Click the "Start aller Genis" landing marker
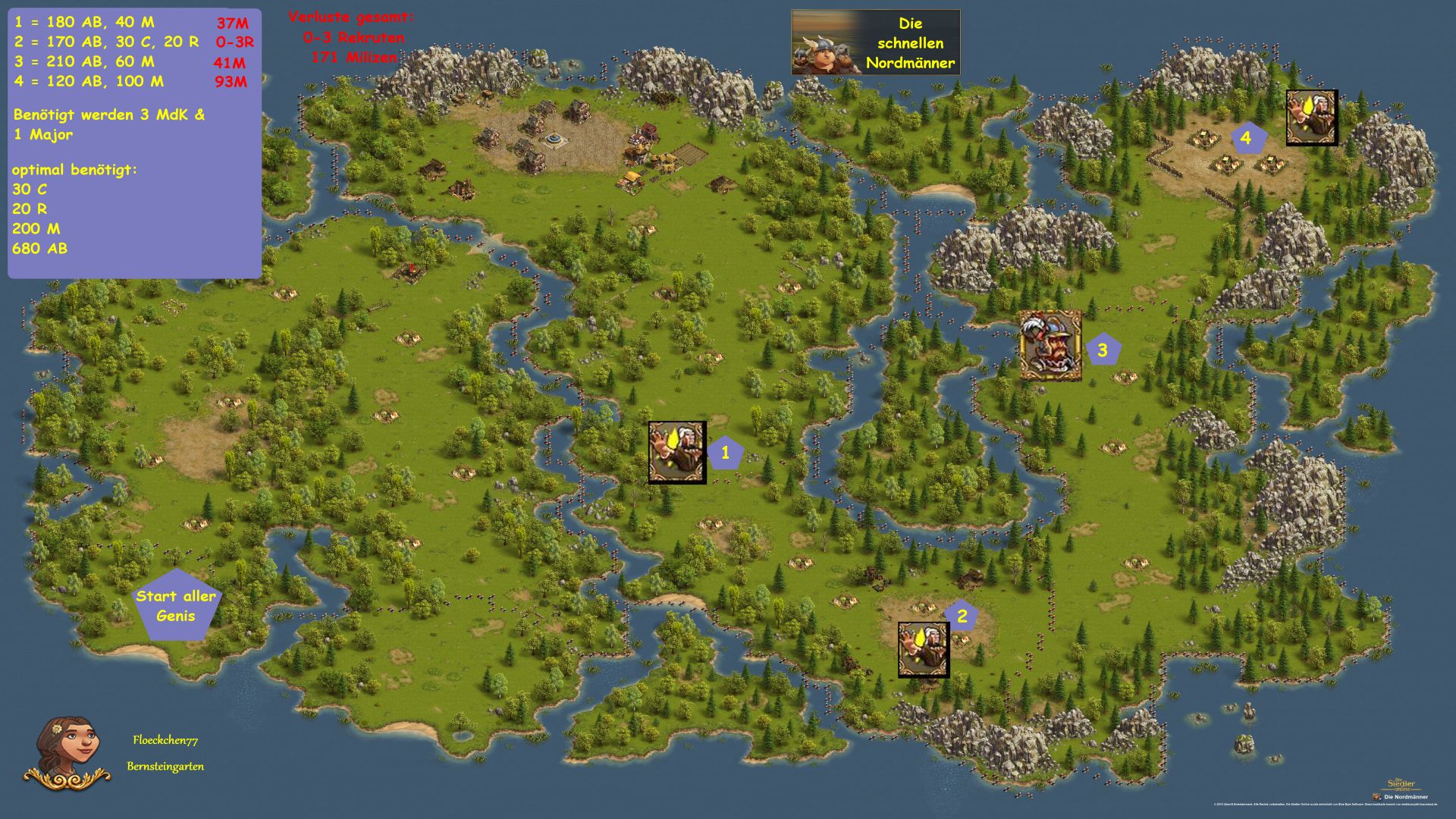 pos(176,605)
